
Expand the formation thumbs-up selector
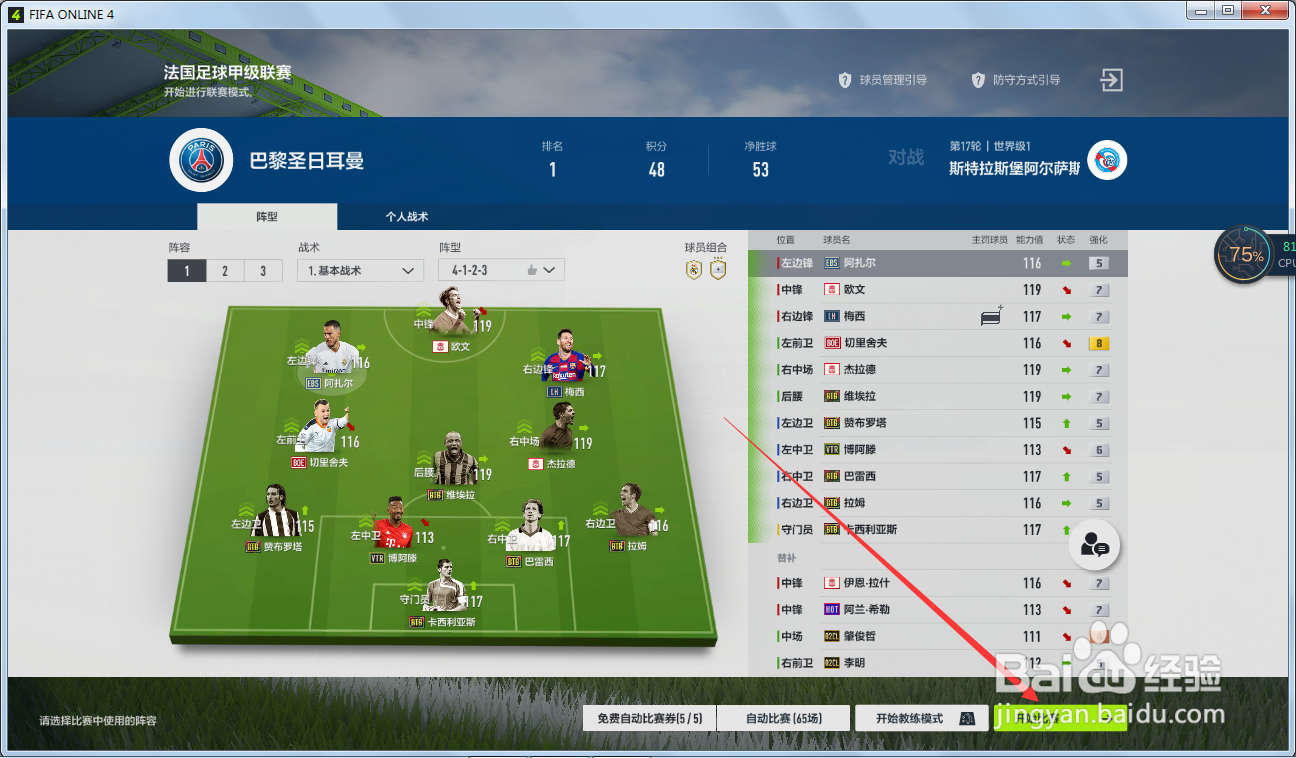(x=531, y=269)
